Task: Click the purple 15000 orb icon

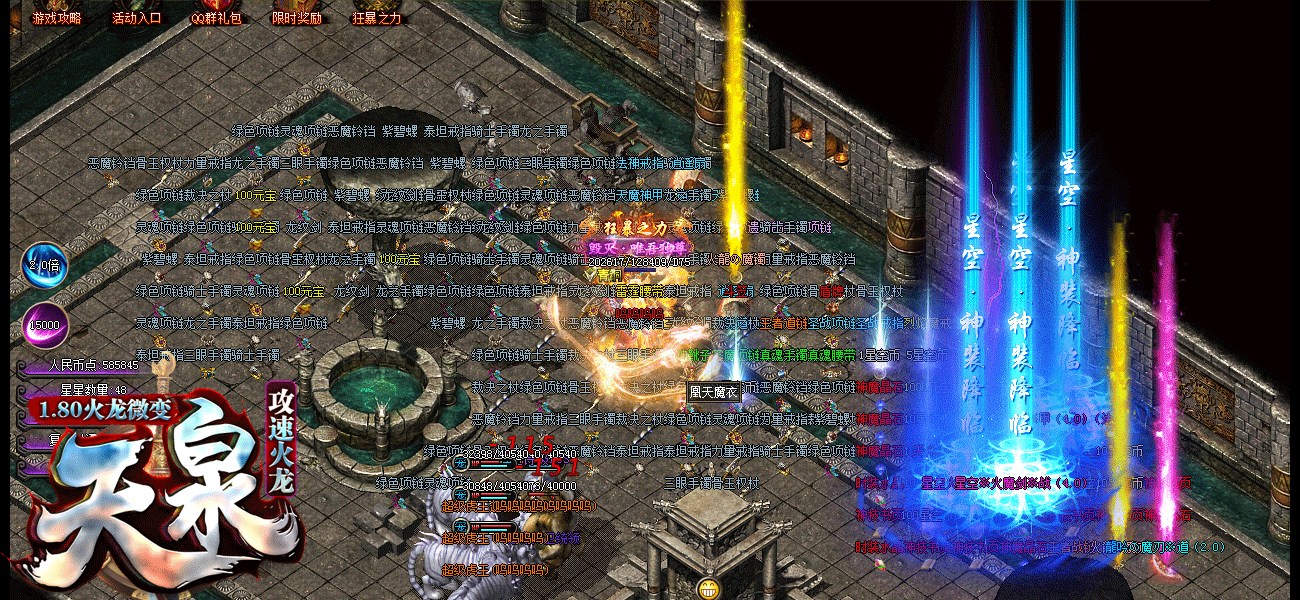Action: [x=44, y=325]
